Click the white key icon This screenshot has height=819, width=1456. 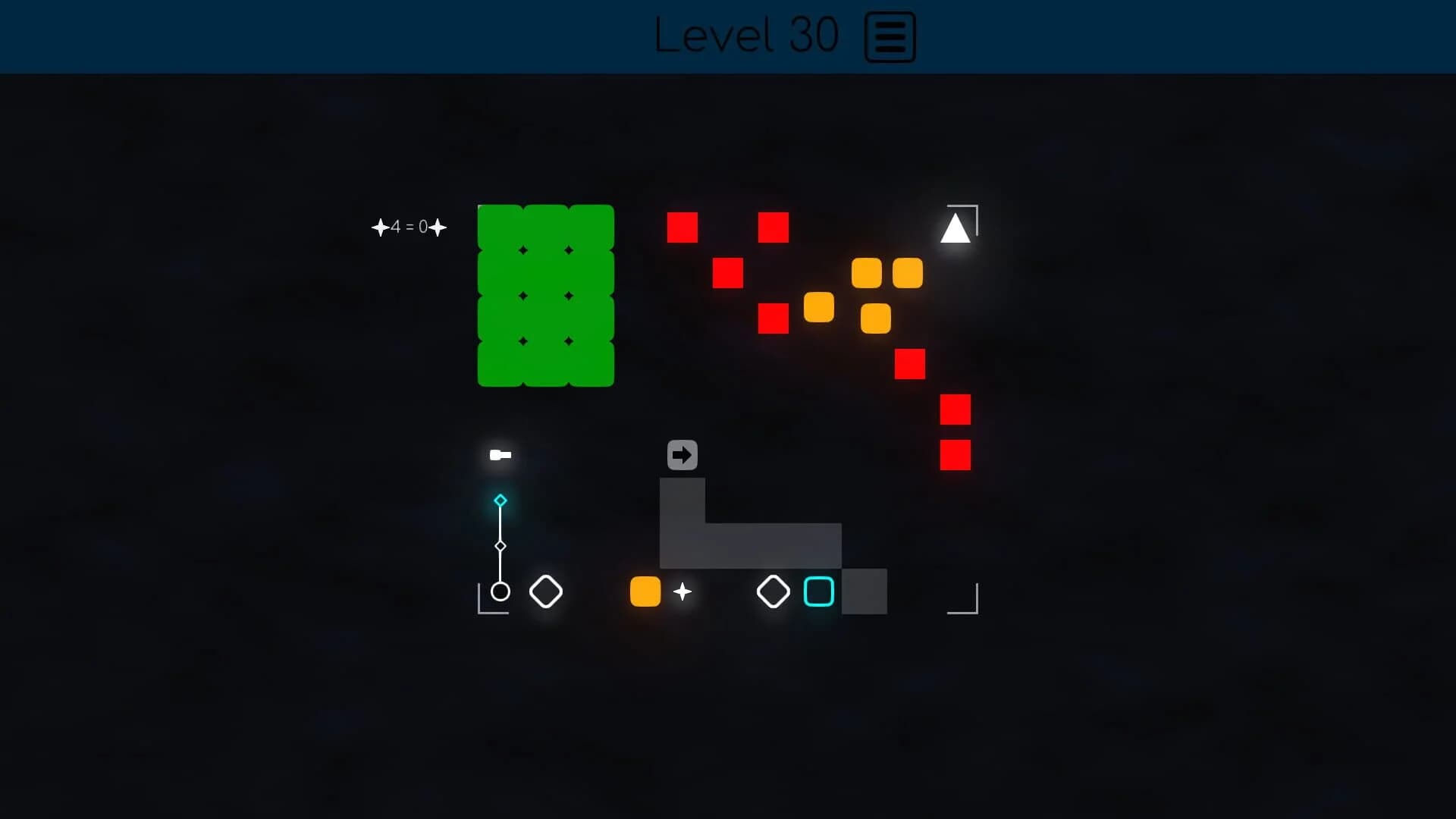(500, 456)
